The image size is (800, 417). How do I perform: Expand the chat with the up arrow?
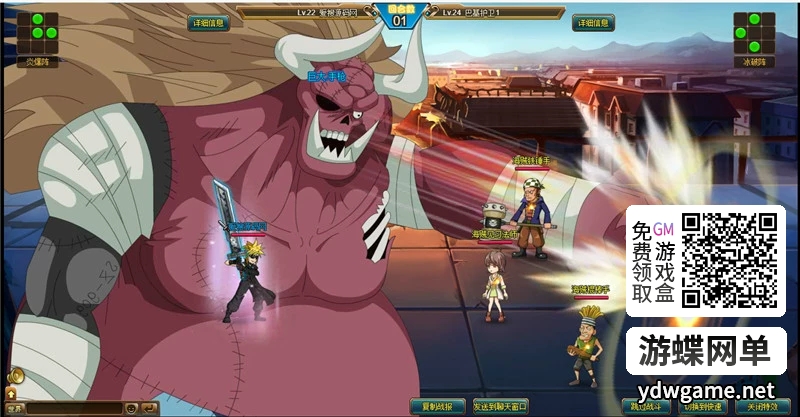click(12, 394)
